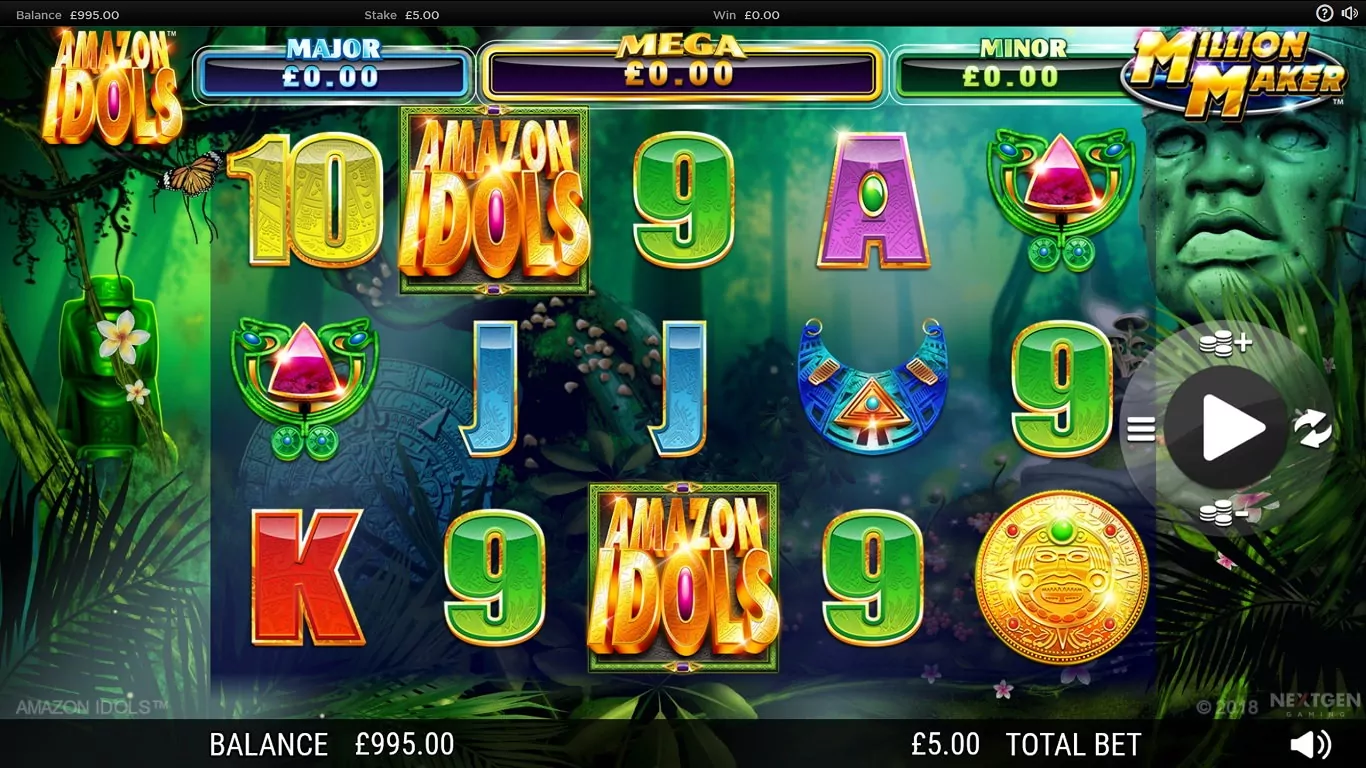
Task: Increase the bet with the coins plus icon
Action: point(1224,344)
